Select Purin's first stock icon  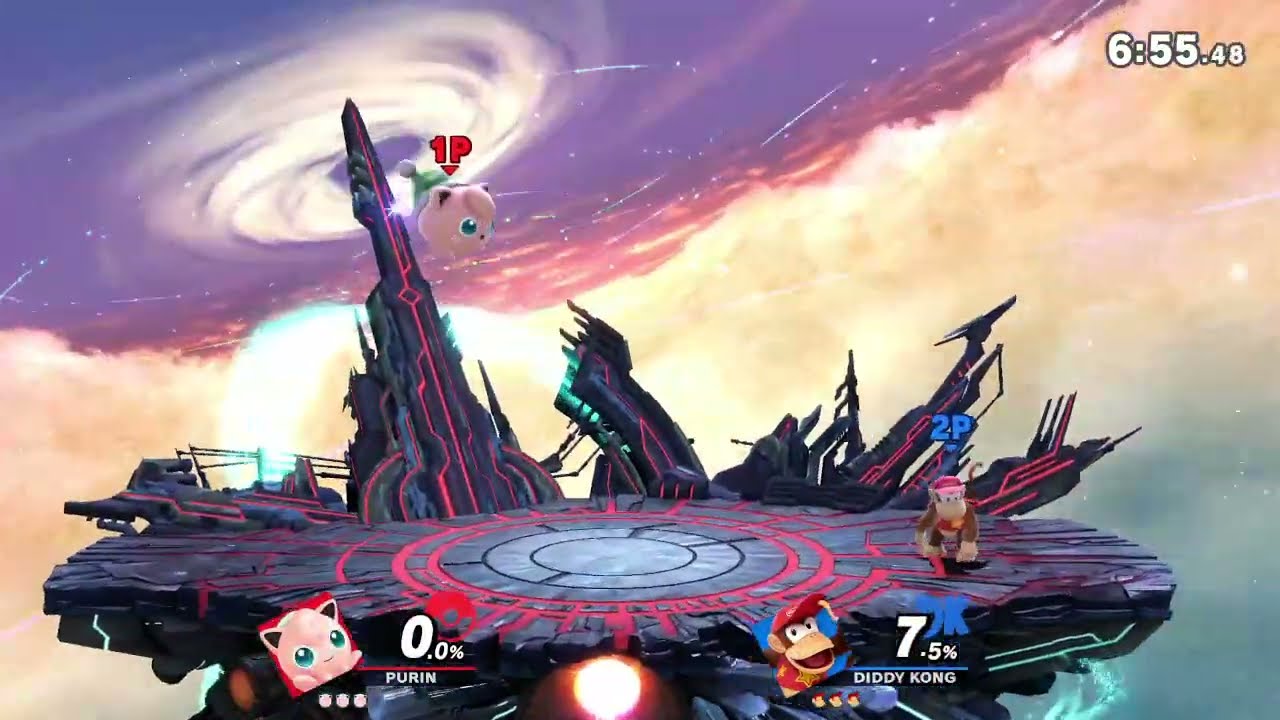pos(325,700)
